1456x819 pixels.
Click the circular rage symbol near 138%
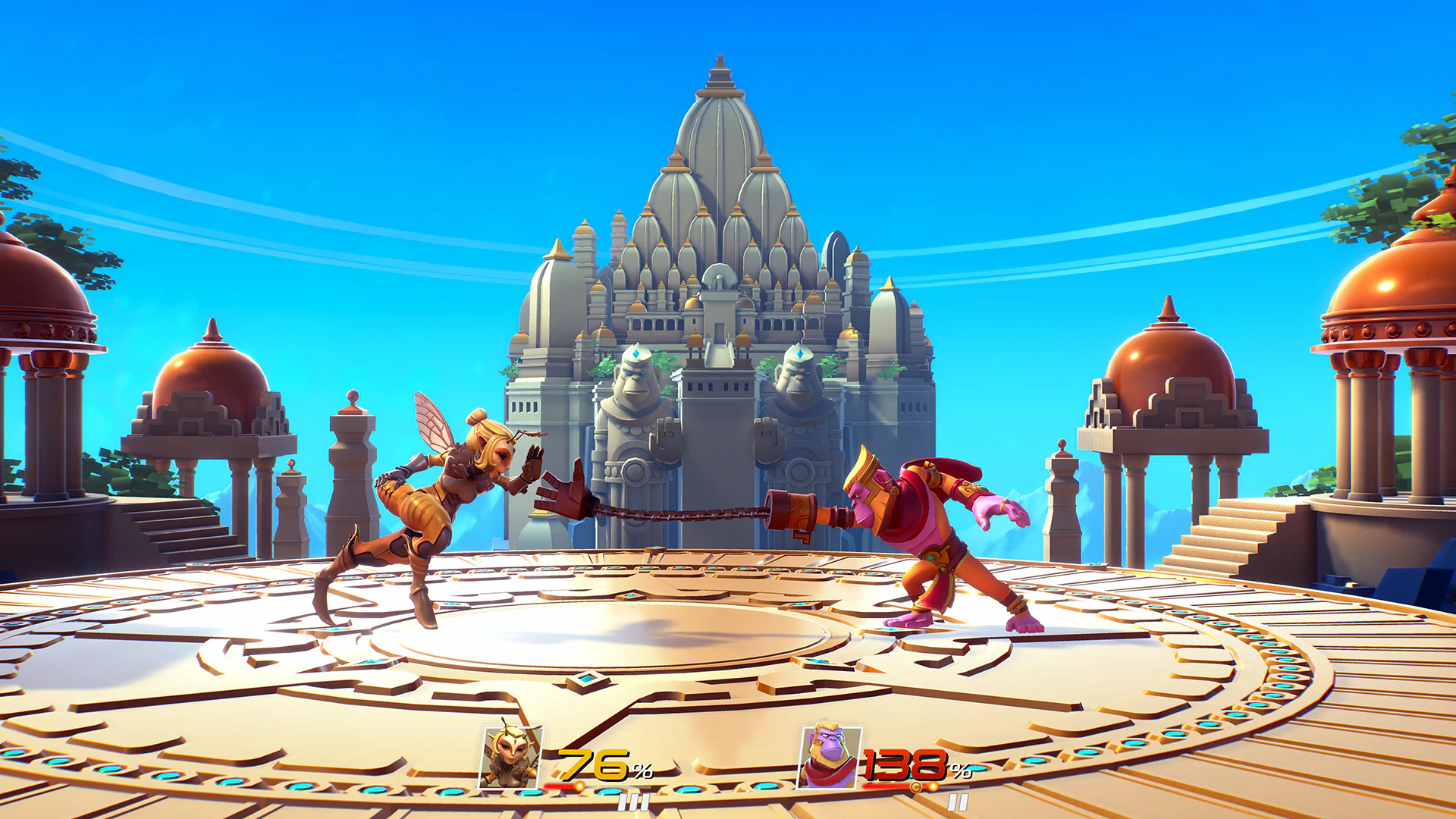click(915, 786)
